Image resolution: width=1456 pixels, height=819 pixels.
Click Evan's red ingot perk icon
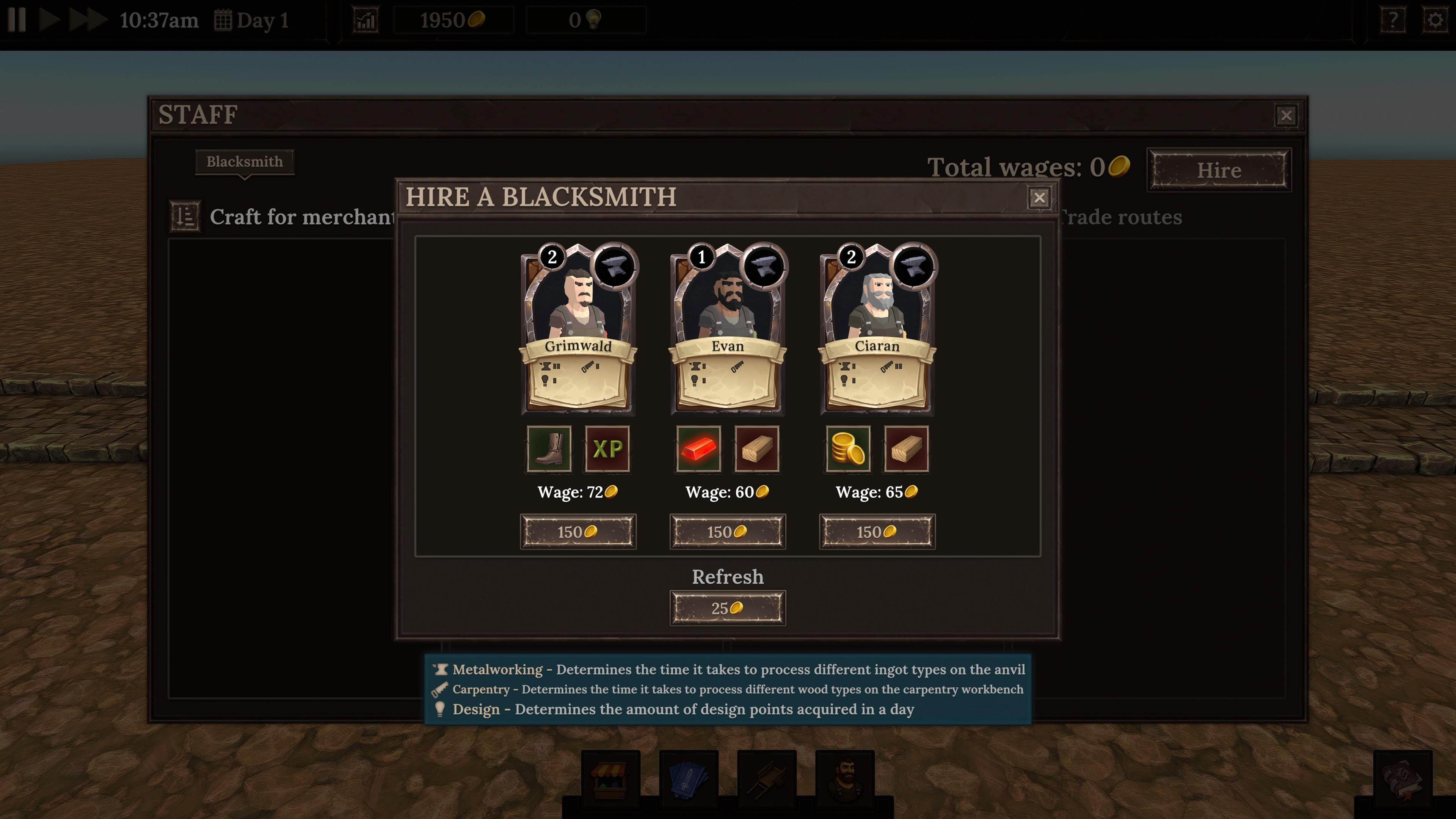[698, 449]
